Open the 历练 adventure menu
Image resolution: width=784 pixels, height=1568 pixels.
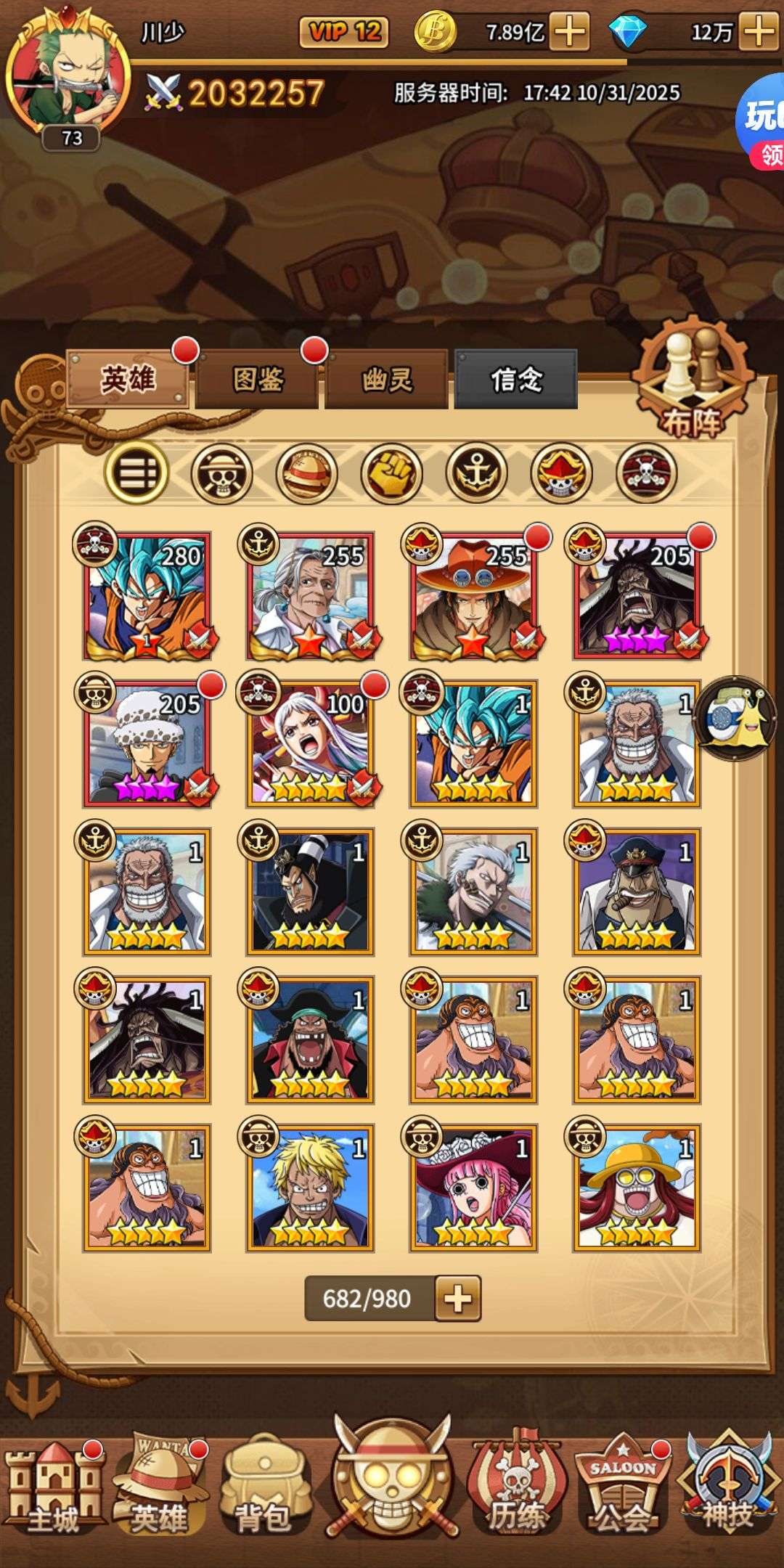(x=515, y=1490)
